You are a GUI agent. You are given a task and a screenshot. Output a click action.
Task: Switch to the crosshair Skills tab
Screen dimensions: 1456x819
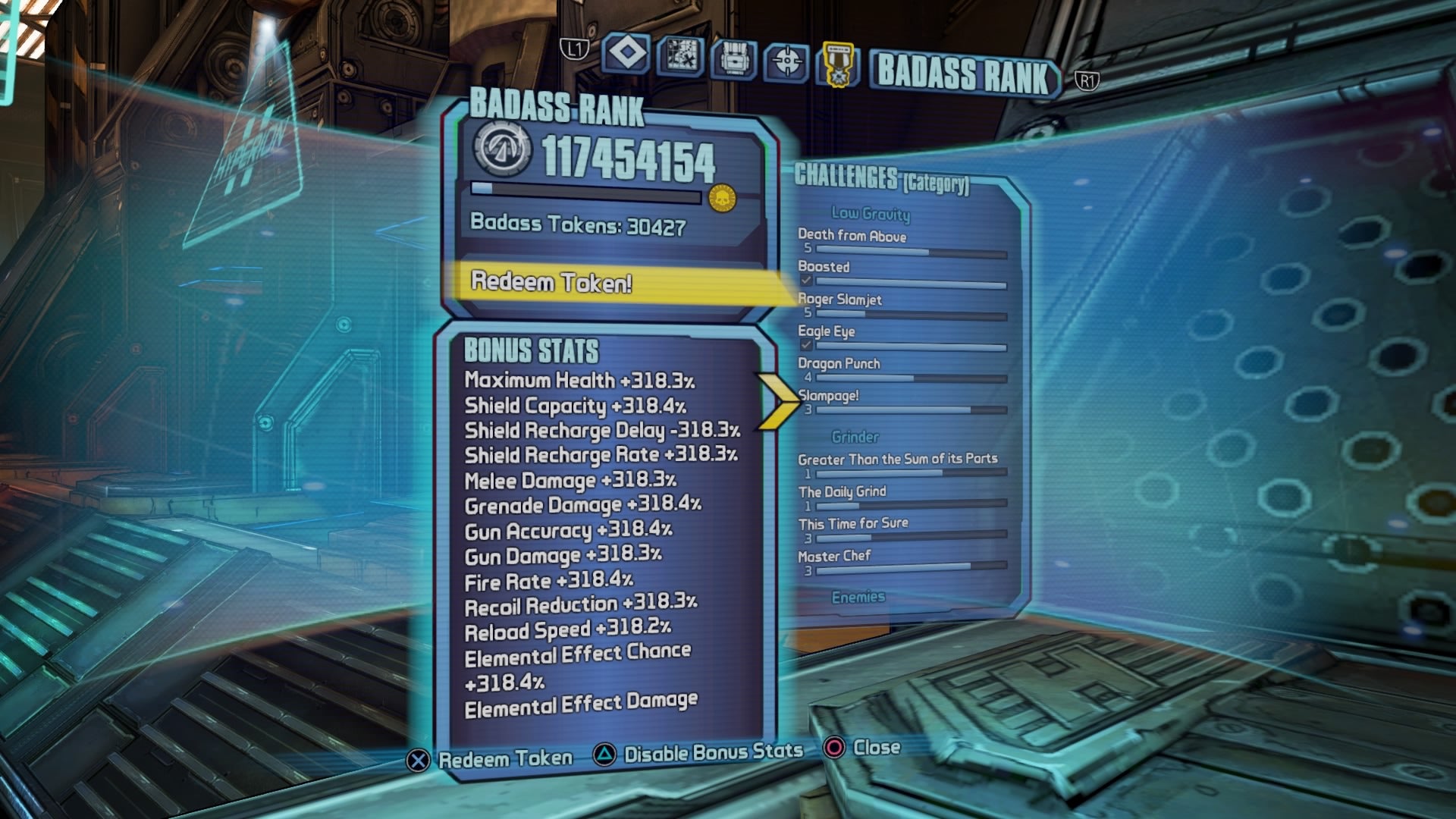pos(786,61)
